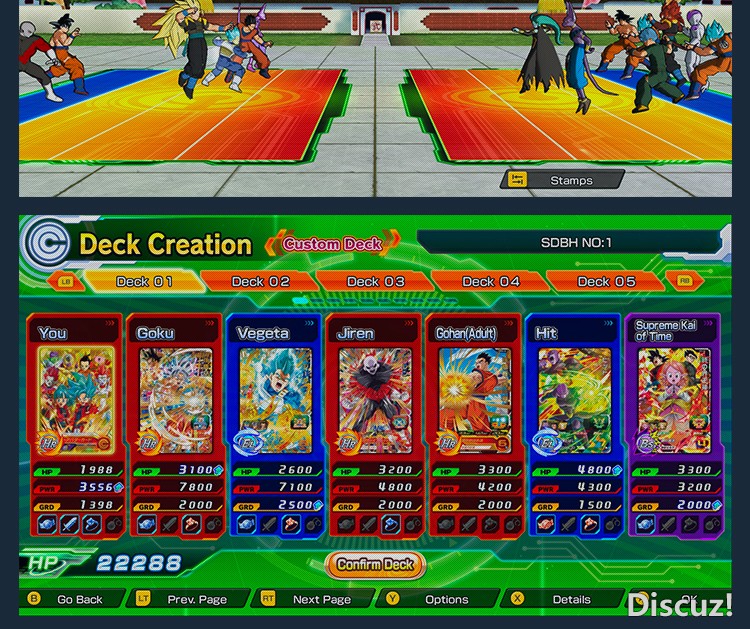This screenshot has width=750, height=629.
Task: Select the You avatar card
Action: 75,400
